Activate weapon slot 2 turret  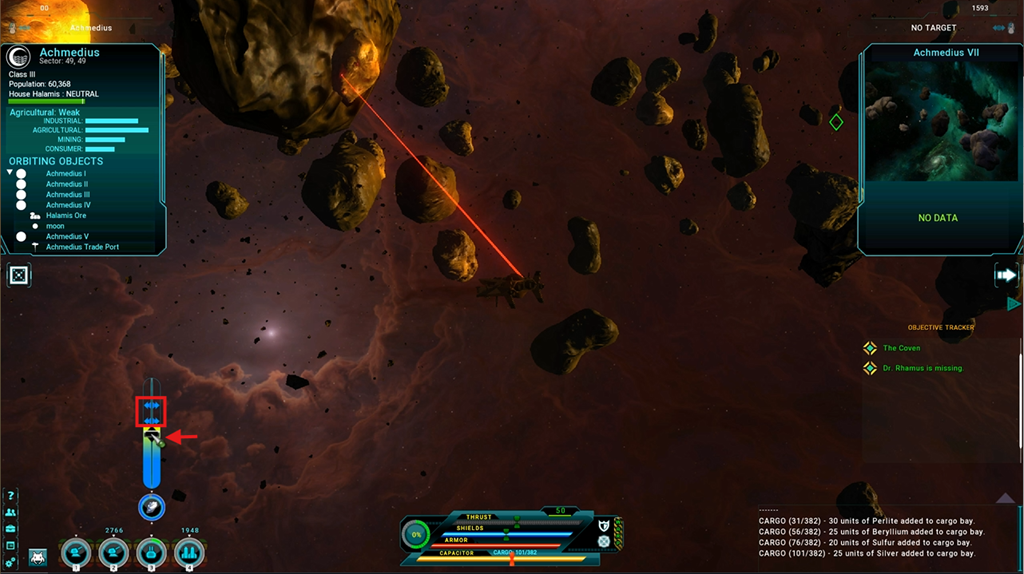(113, 552)
